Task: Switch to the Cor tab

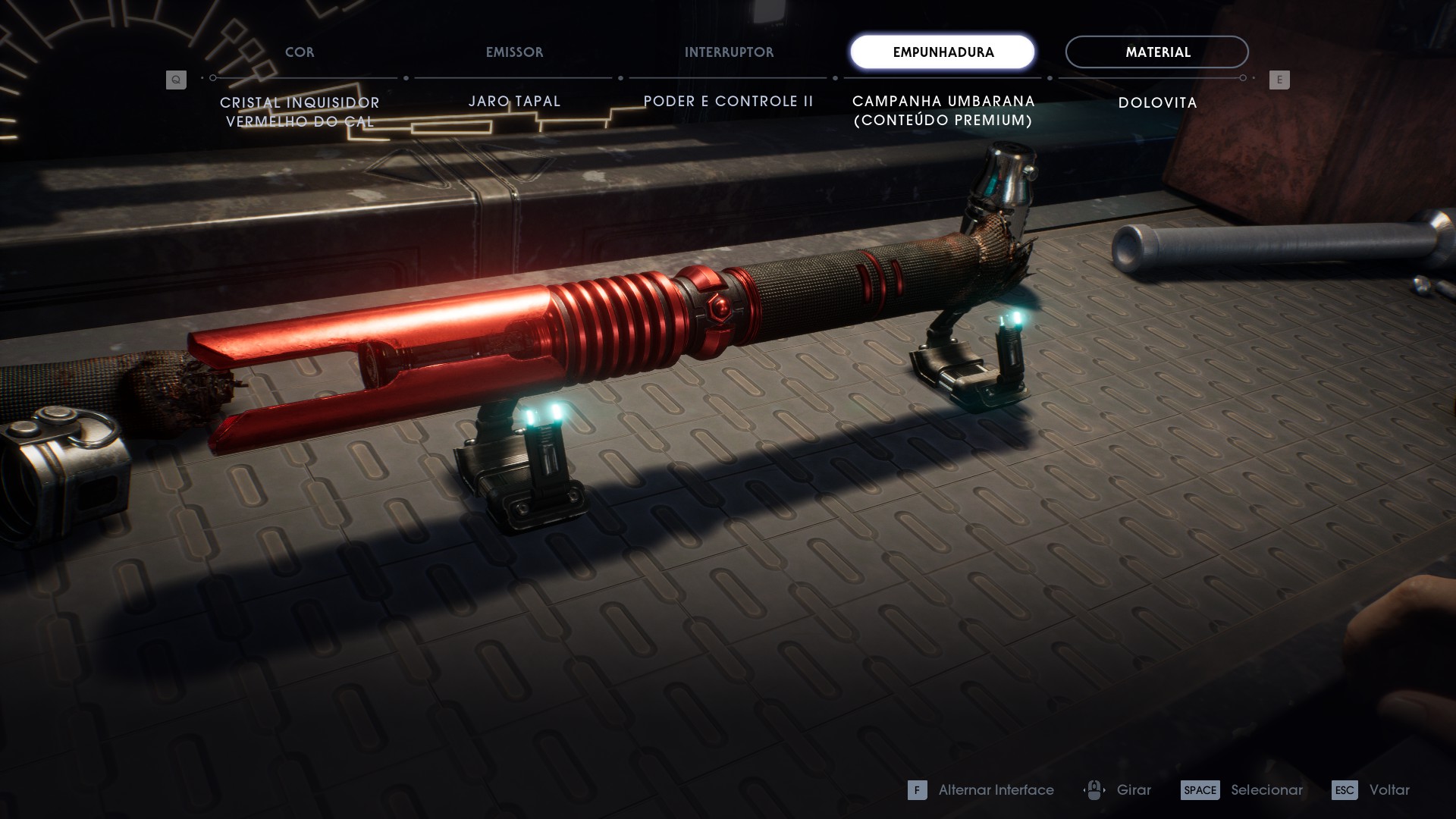Action: 300,52
